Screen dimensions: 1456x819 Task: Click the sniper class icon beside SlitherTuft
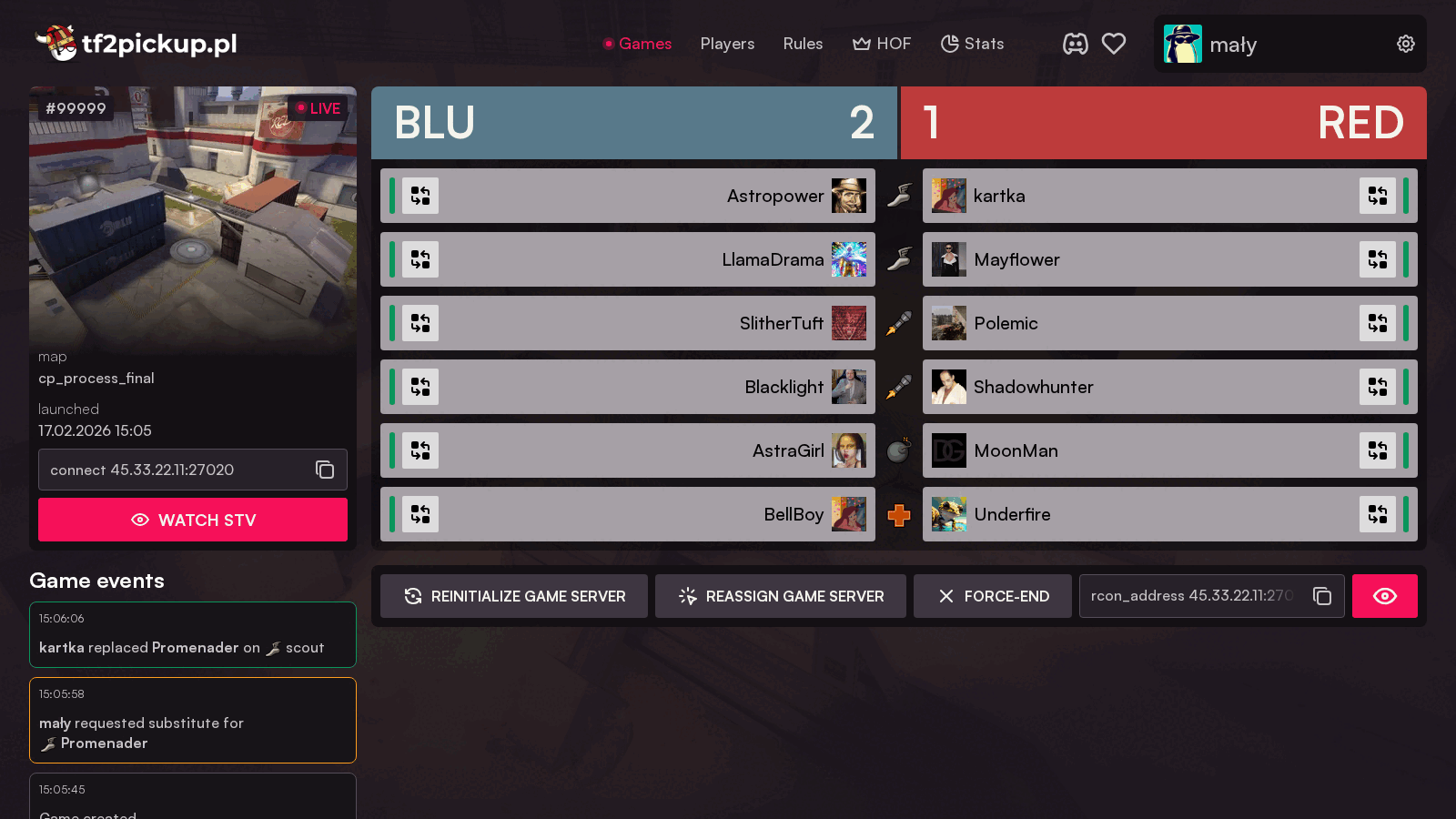point(899,323)
